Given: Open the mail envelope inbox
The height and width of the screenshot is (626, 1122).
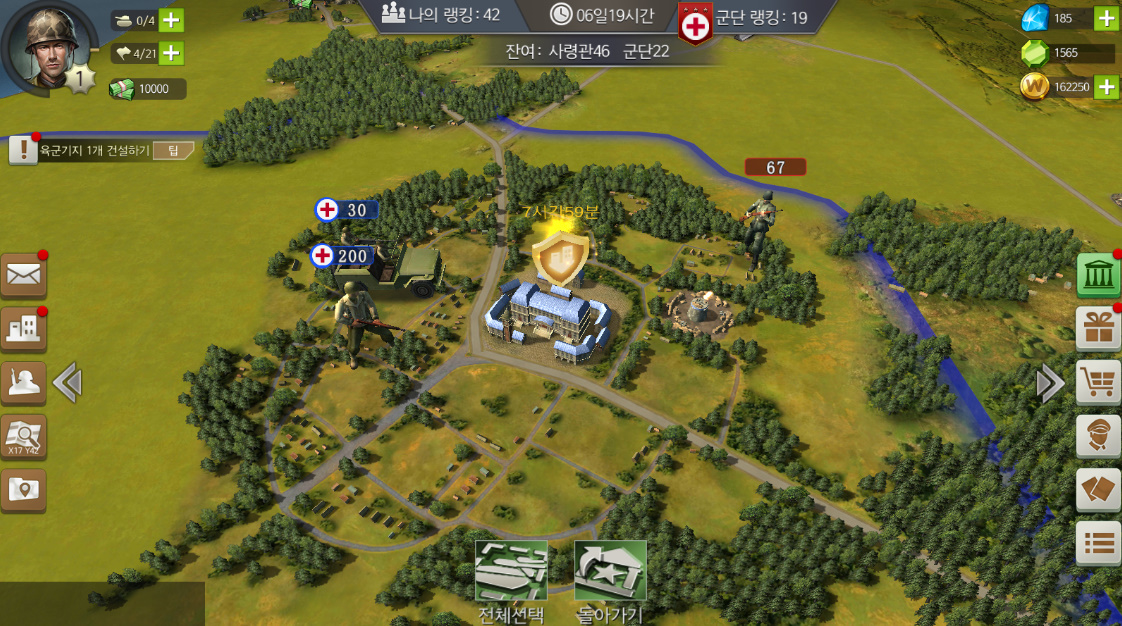Looking at the screenshot, I should pos(23,275).
